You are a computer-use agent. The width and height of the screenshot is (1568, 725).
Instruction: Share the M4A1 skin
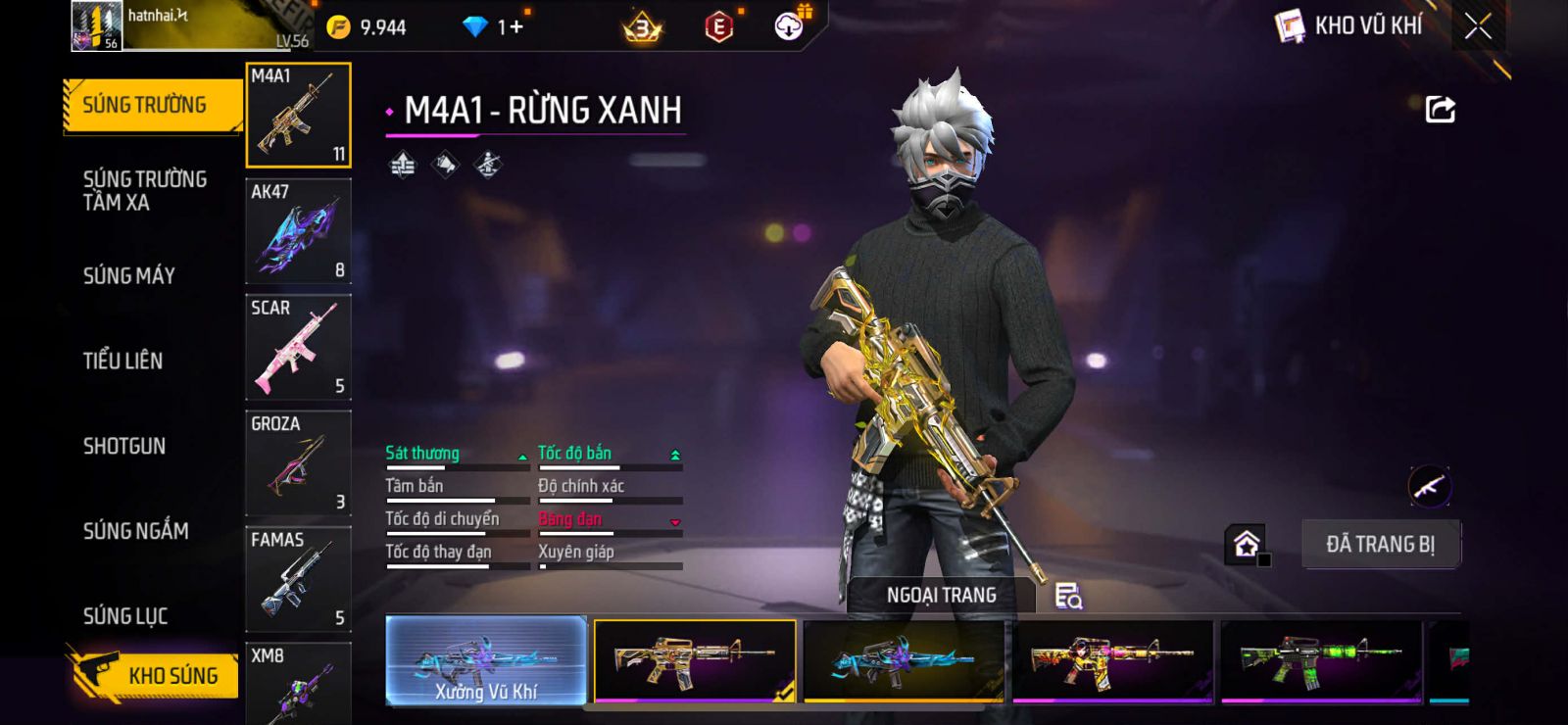[x=1440, y=109]
